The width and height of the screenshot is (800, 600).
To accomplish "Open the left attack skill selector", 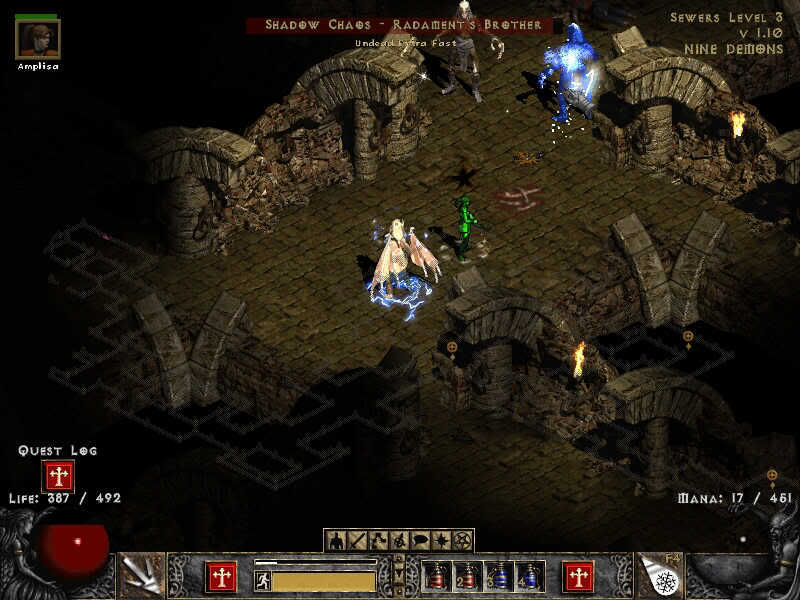I will (141, 575).
